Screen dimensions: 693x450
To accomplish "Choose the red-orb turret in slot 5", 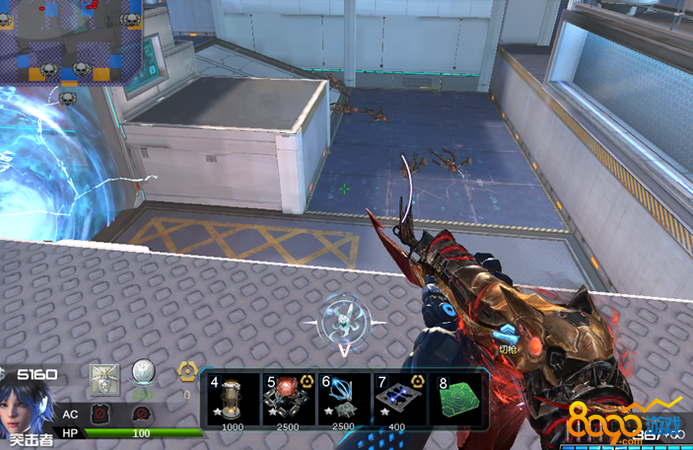I will coord(287,400).
